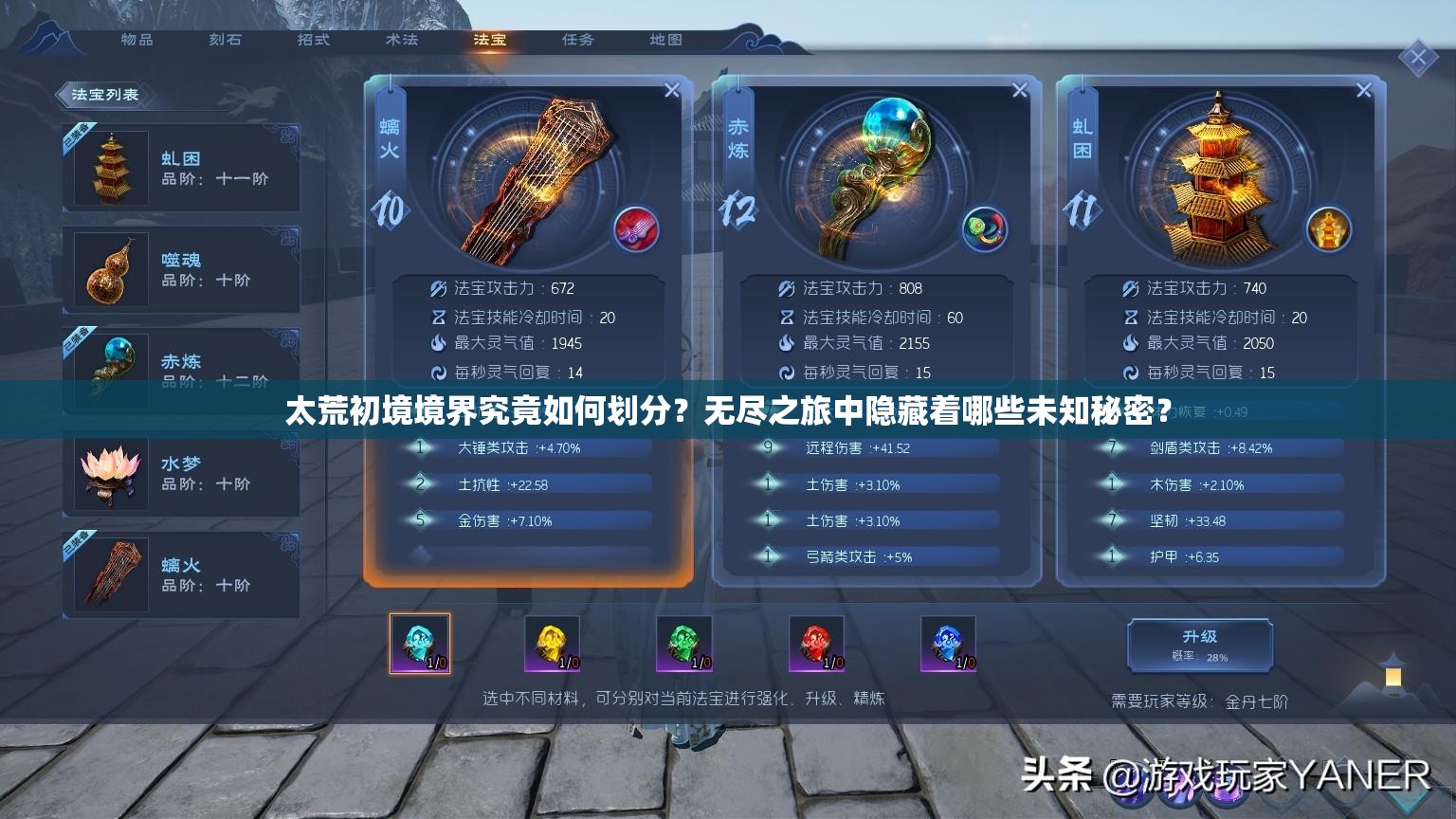Select the green material gem slot
This screenshot has width=1456, height=819.
point(683,644)
